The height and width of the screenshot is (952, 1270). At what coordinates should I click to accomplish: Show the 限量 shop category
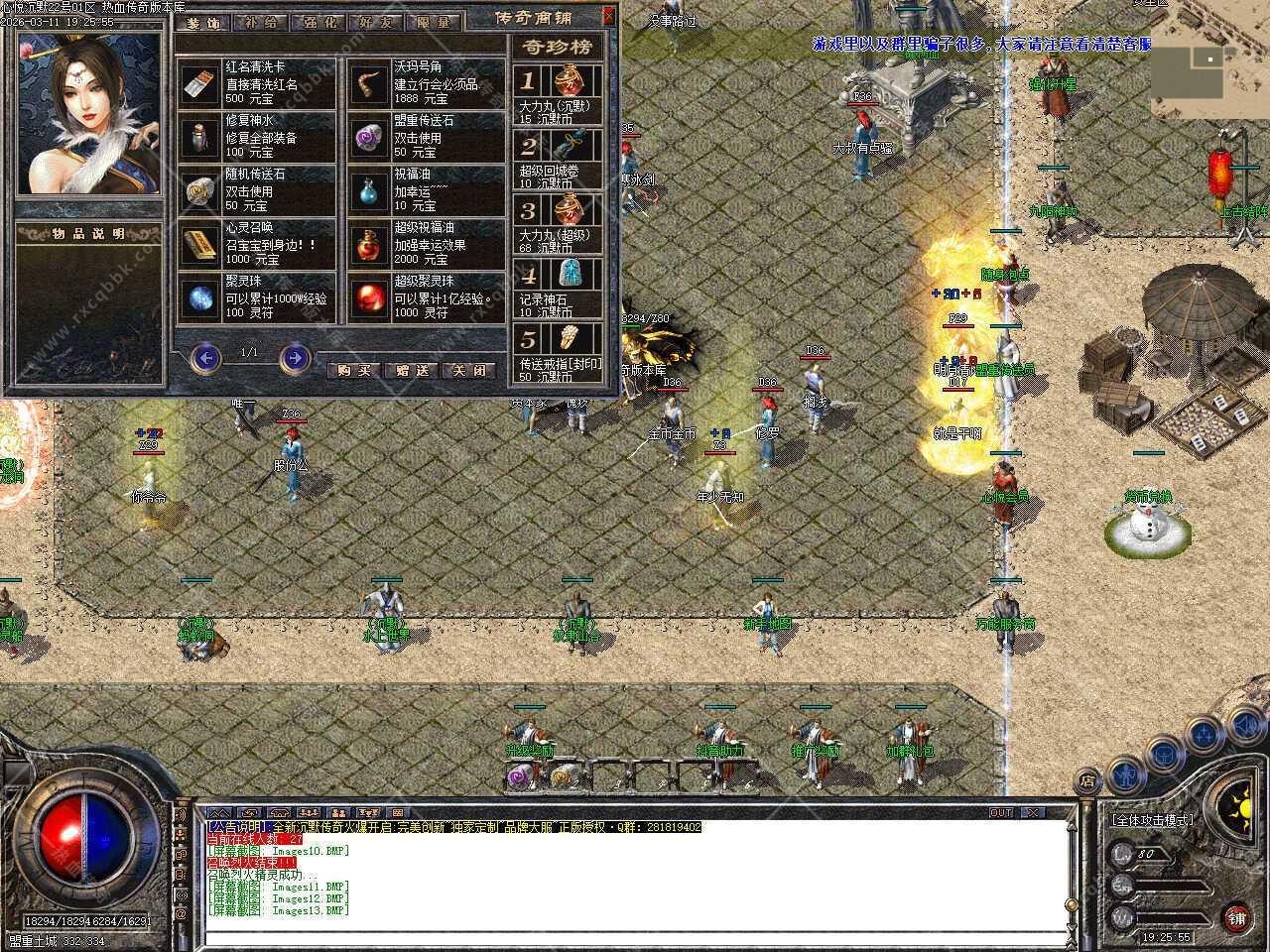433,23
